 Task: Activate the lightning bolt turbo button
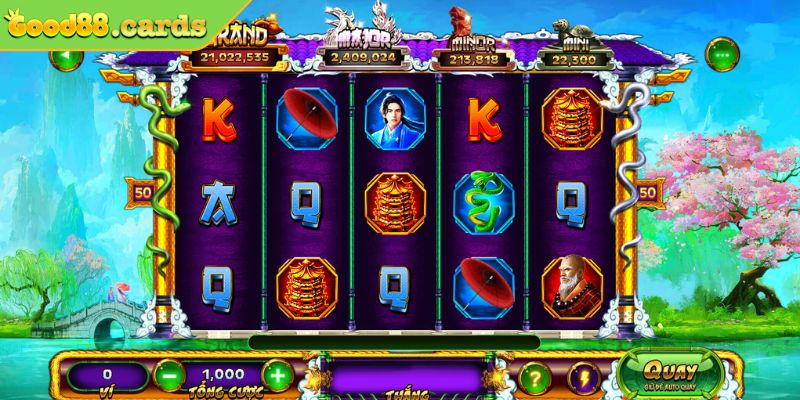coord(581,378)
